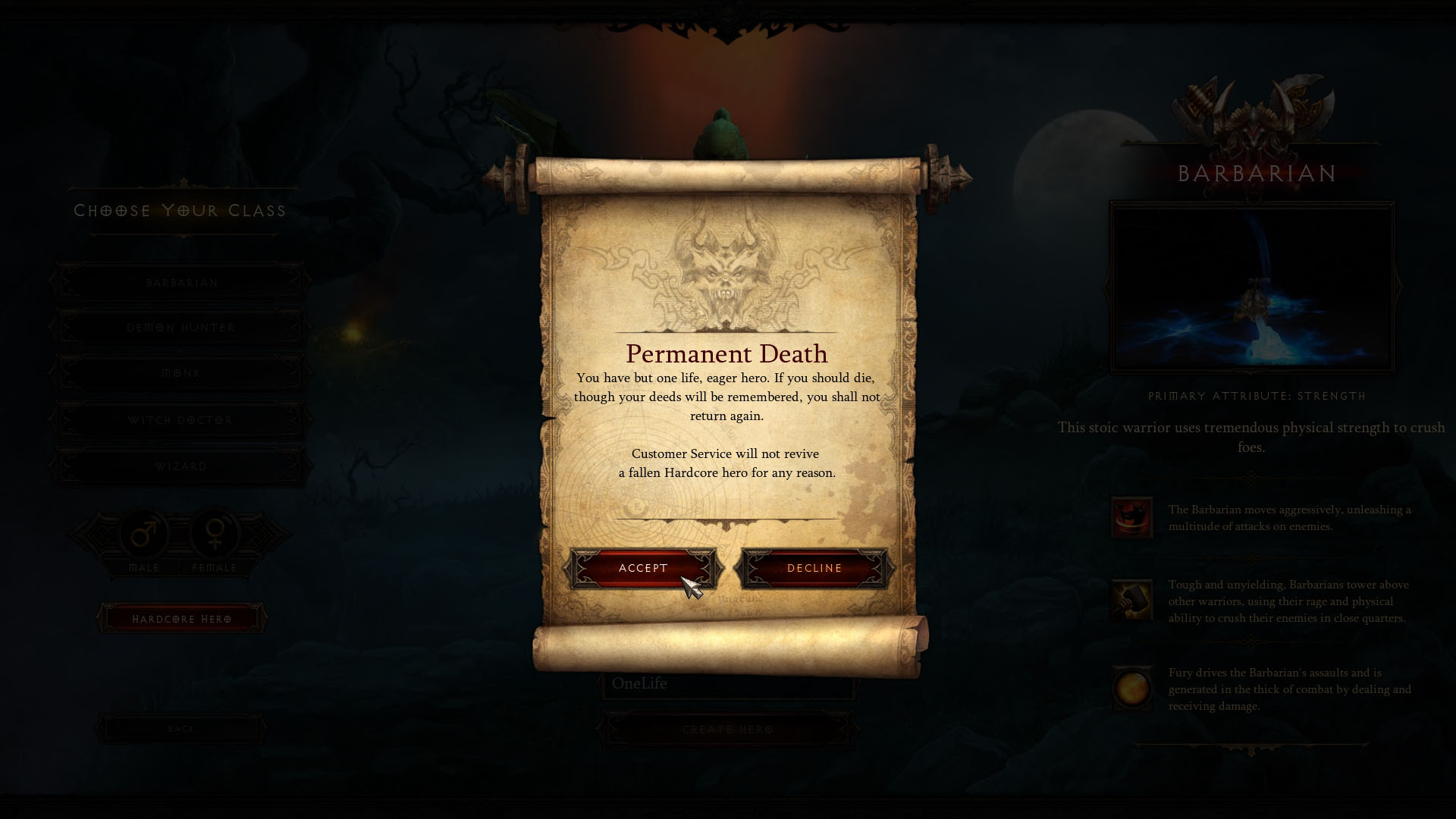
Task: Decline the Permanent Death prompt
Action: [814, 568]
